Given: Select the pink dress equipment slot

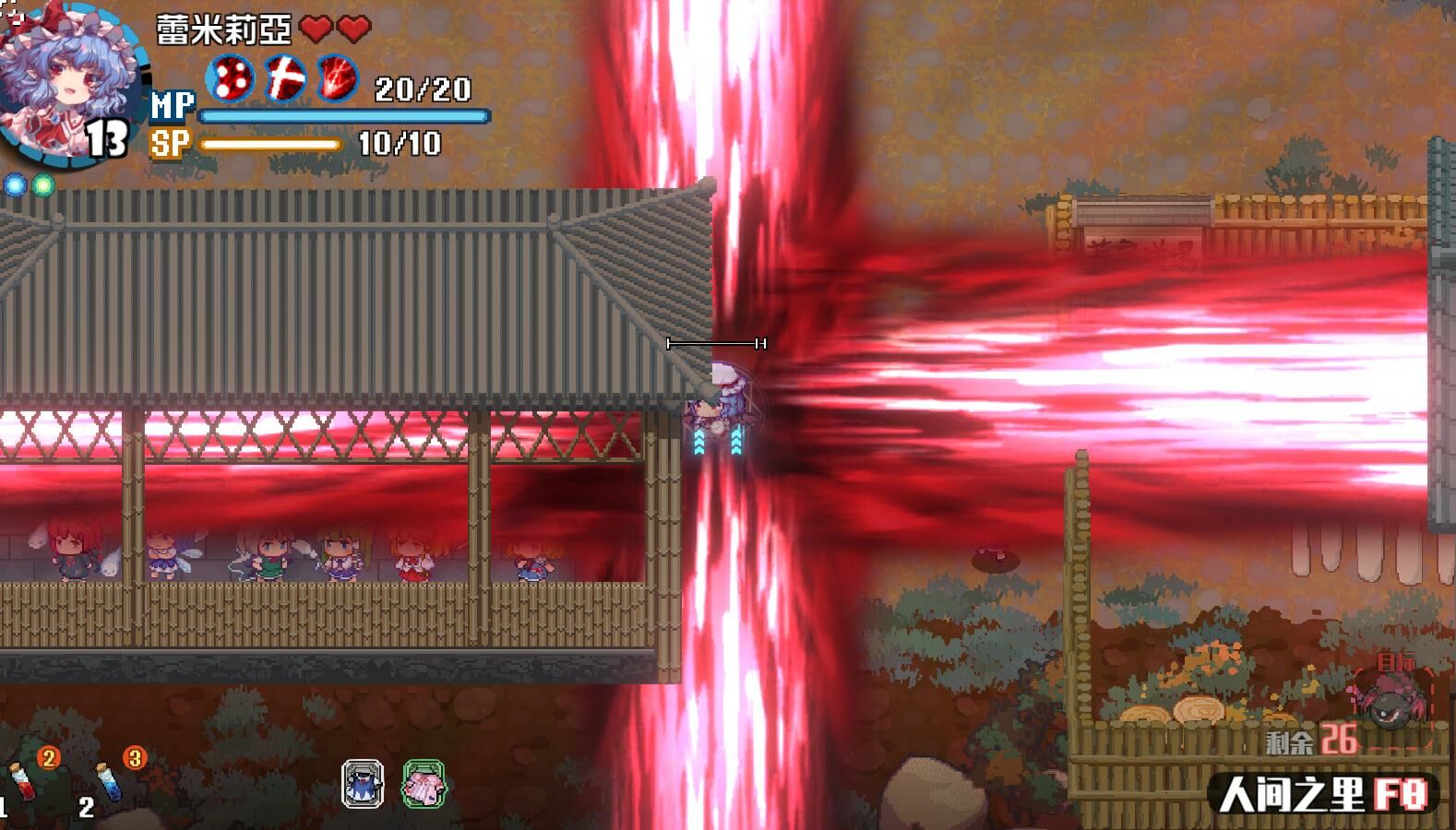Looking at the screenshot, I should pos(424,785).
